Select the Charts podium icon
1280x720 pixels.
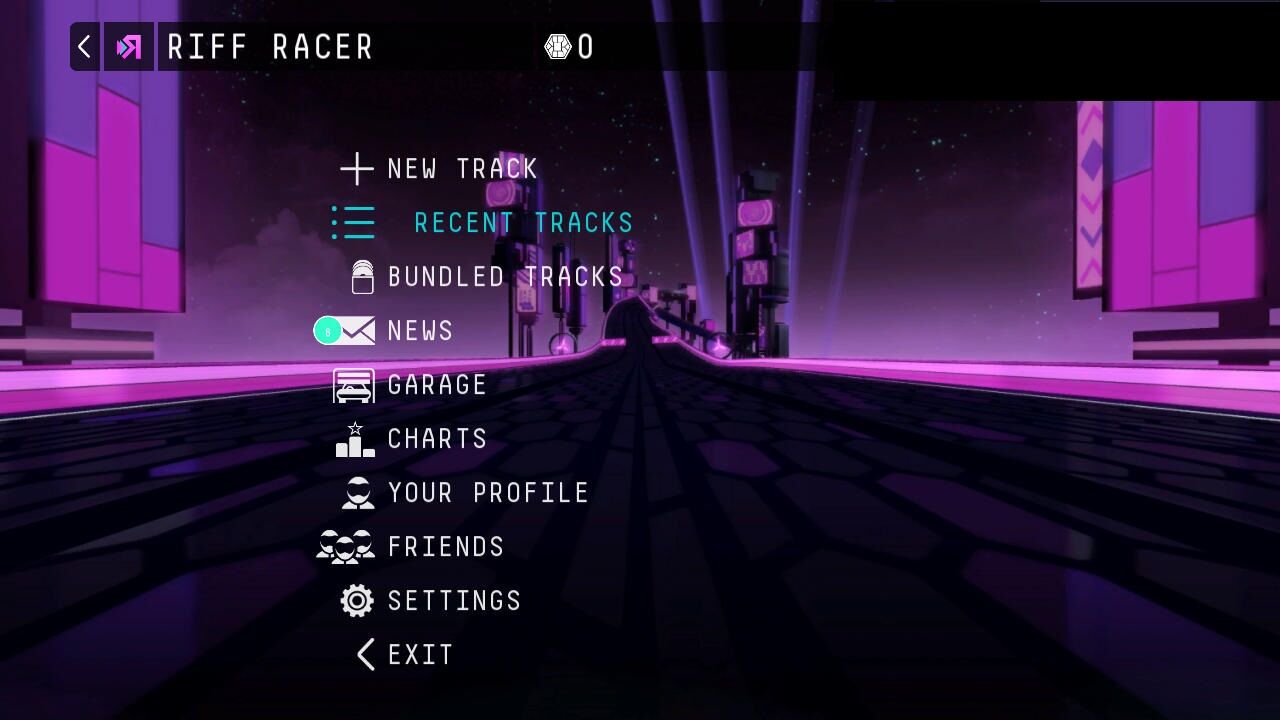(x=353, y=438)
